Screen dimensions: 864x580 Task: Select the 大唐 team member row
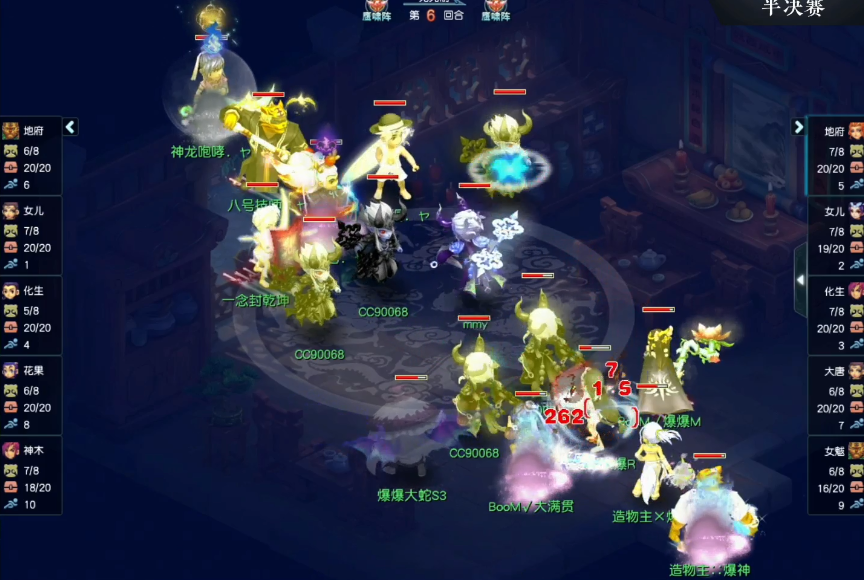(836, 395)
